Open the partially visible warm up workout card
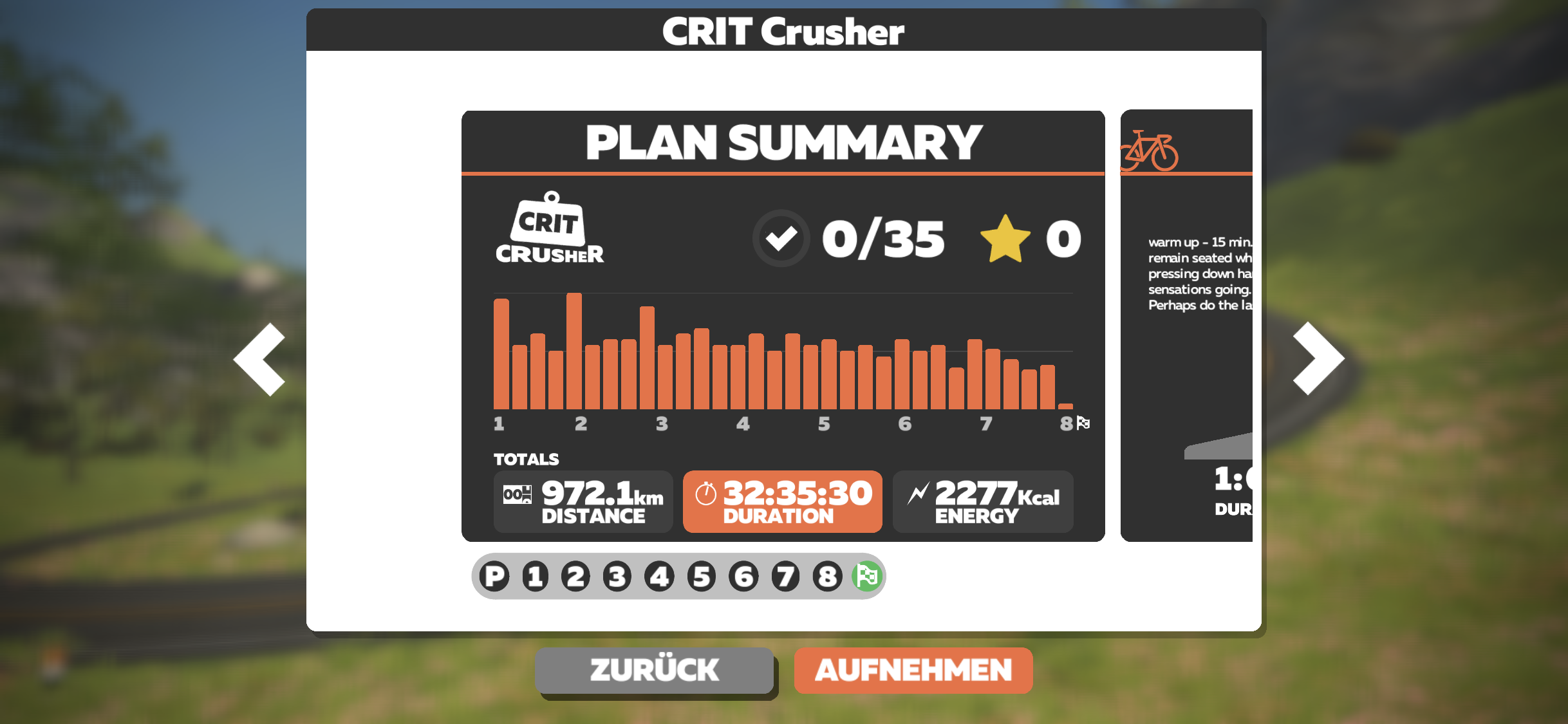The height and width of the screenshot is (724, 1568). point(1187,326)
